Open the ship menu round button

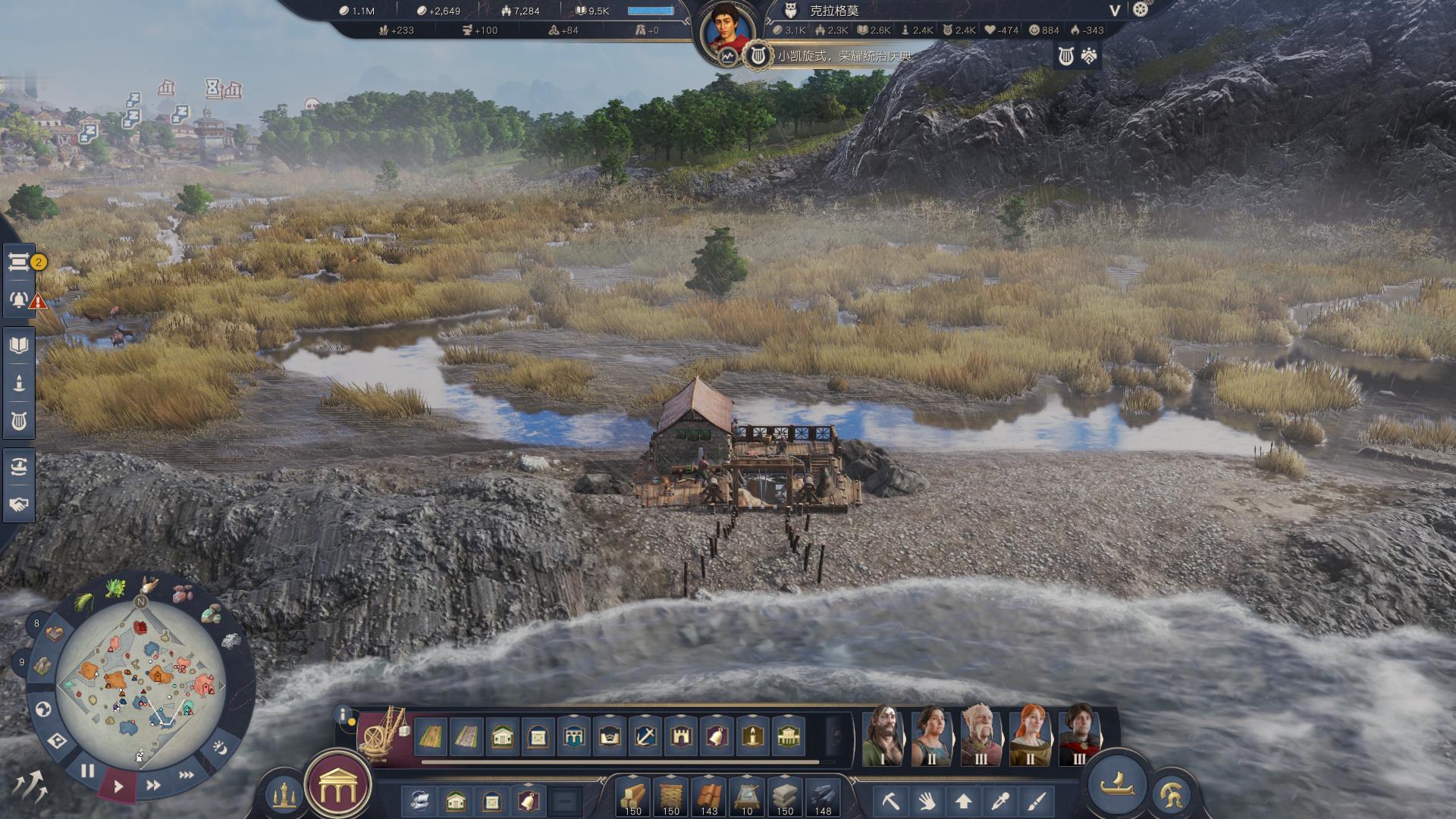[1118, 783]
